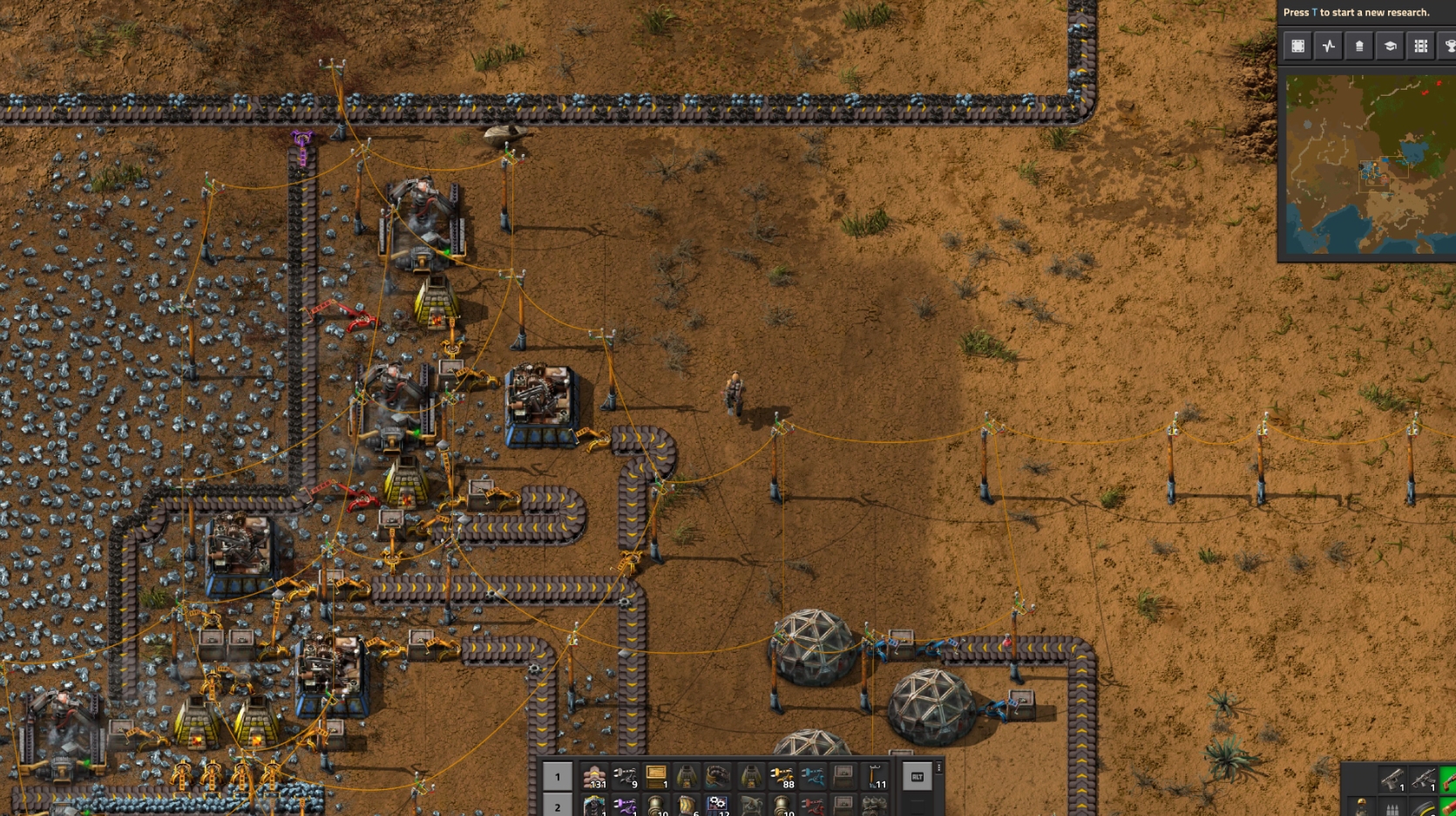Open the upgrade planner arrow icon
Viewport: 1456px width, 816px height.
[x=1358, y=45]
